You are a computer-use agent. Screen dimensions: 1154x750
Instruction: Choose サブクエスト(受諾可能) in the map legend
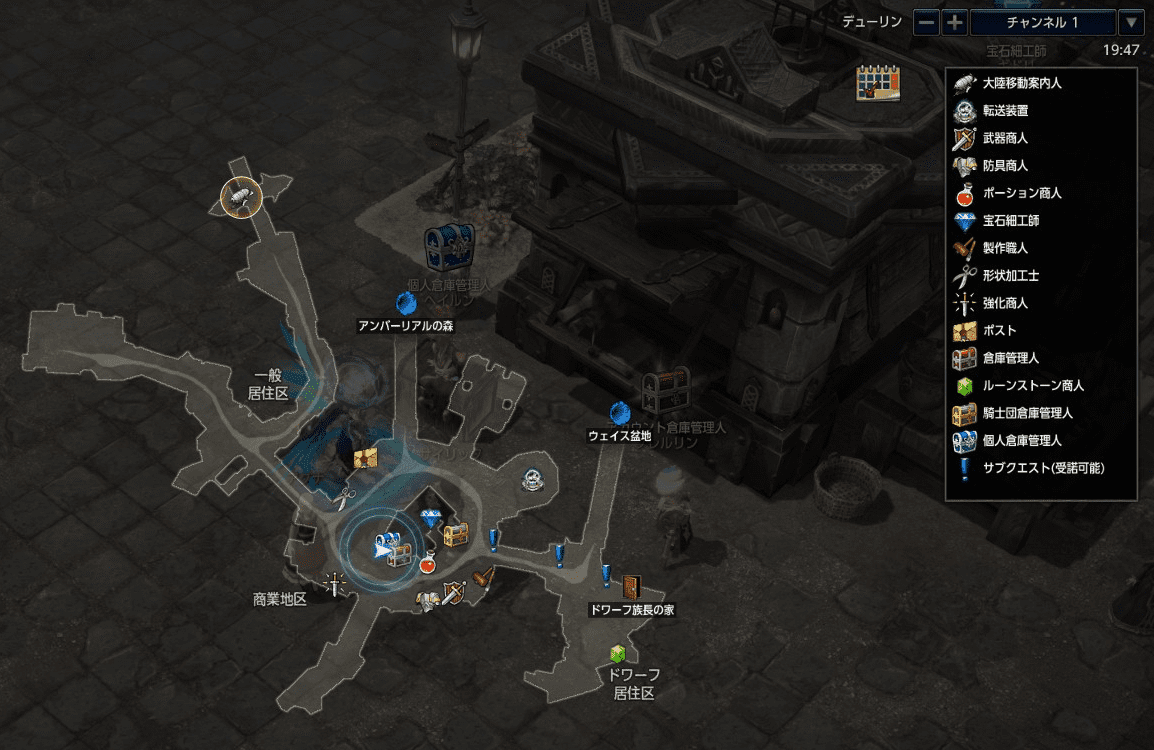tap(1043, 467)
